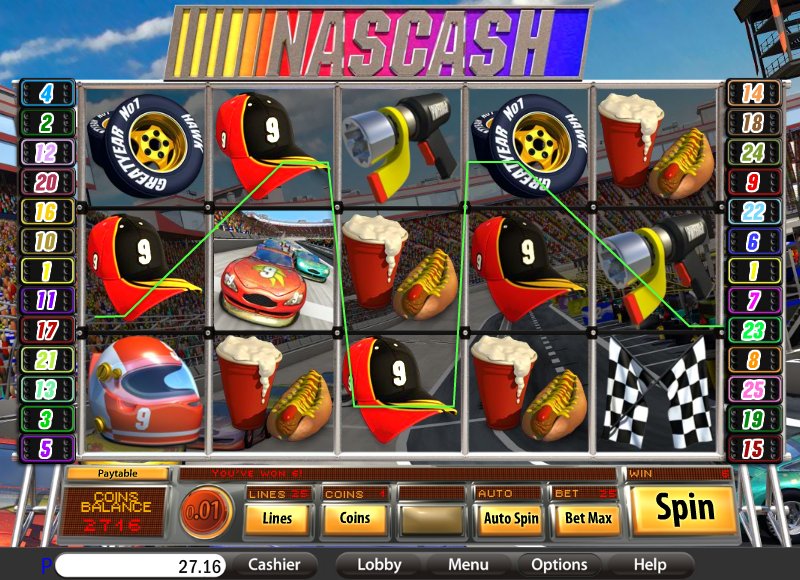This screenshot has height=580, width=800.
Task: Click the Lines button
Action: click(277, 518)
